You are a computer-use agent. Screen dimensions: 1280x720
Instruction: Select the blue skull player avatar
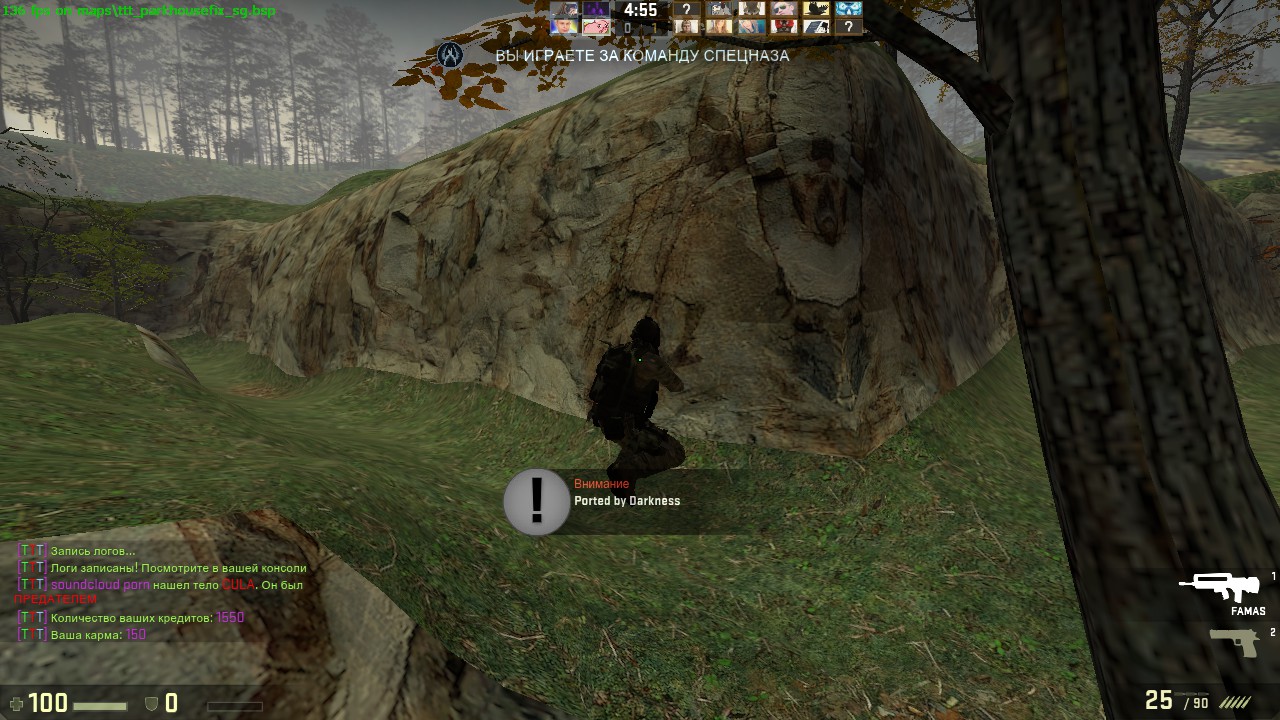tap(848, 9)
